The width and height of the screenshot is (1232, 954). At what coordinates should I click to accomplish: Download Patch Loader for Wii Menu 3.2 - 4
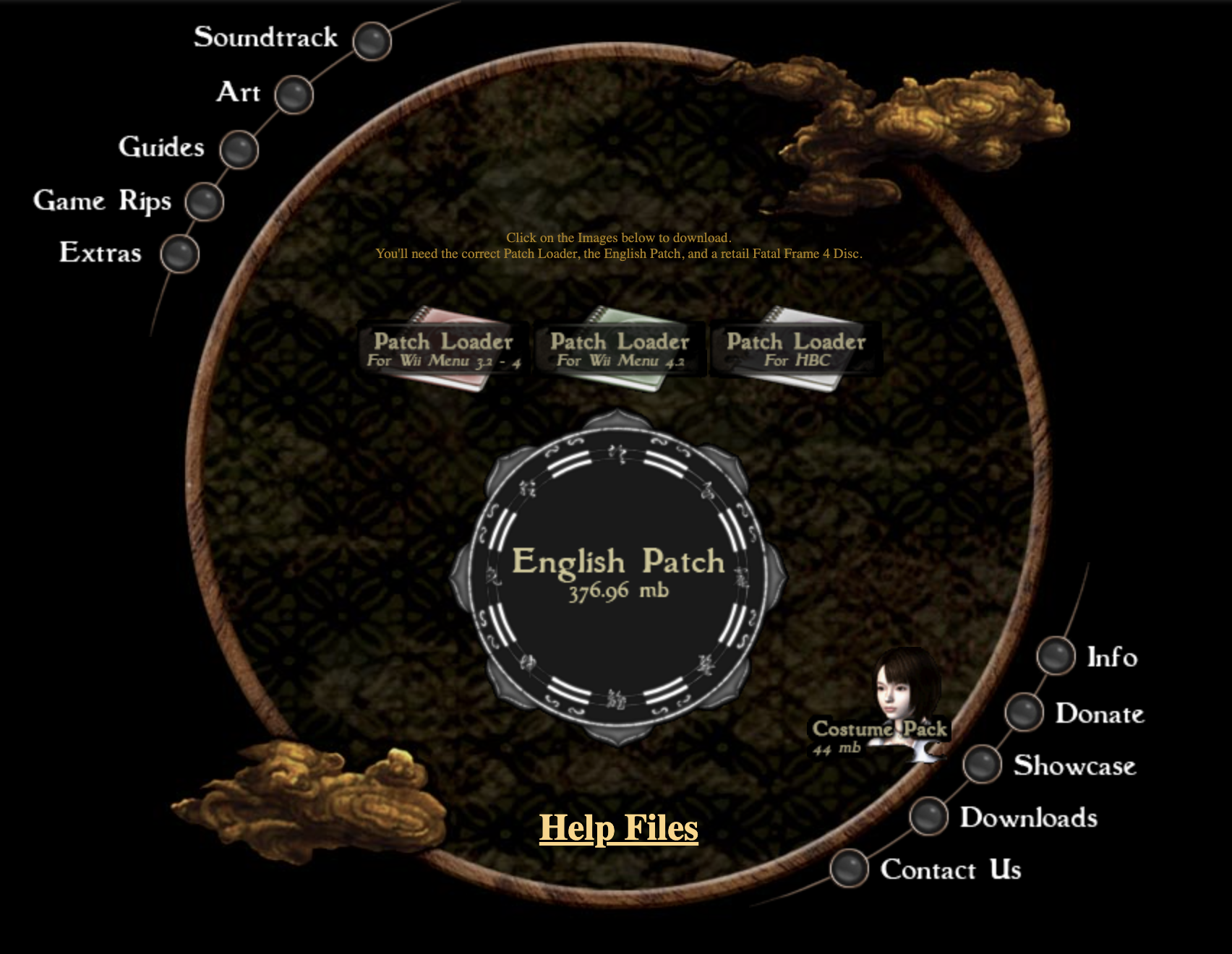443,349
